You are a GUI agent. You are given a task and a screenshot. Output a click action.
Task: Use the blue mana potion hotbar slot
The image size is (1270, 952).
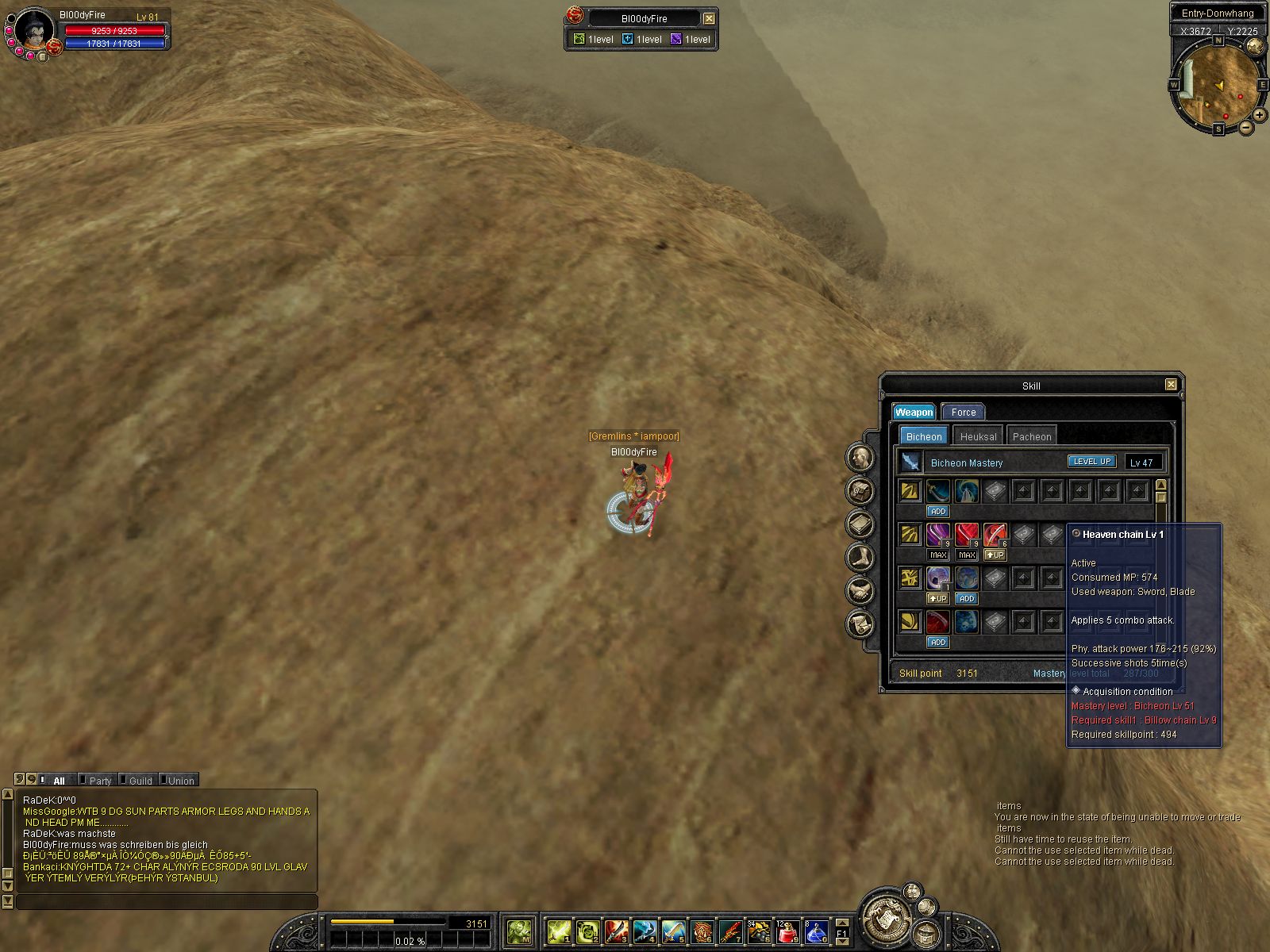point(816,931)
